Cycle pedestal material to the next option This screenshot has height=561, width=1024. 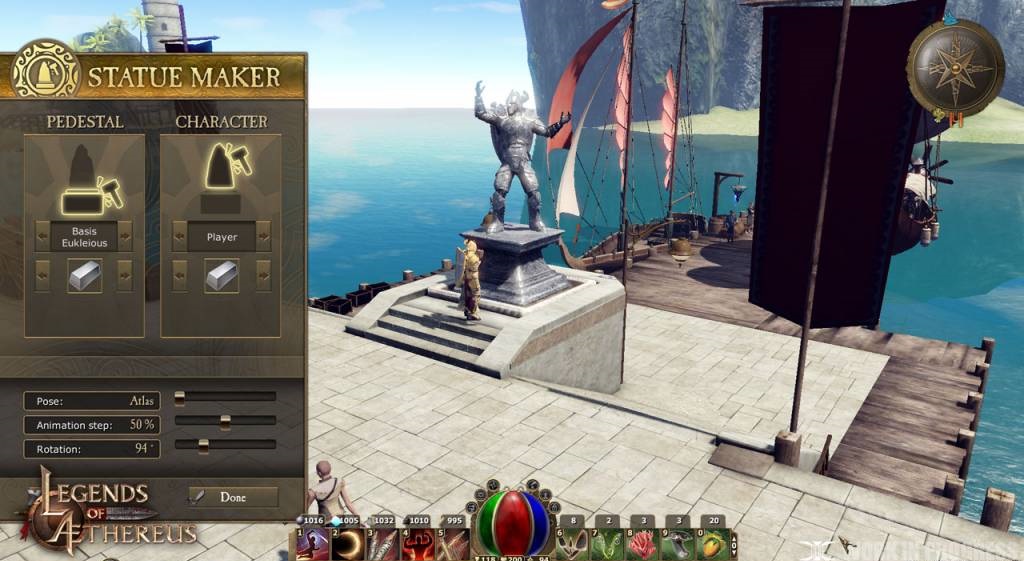125,275
